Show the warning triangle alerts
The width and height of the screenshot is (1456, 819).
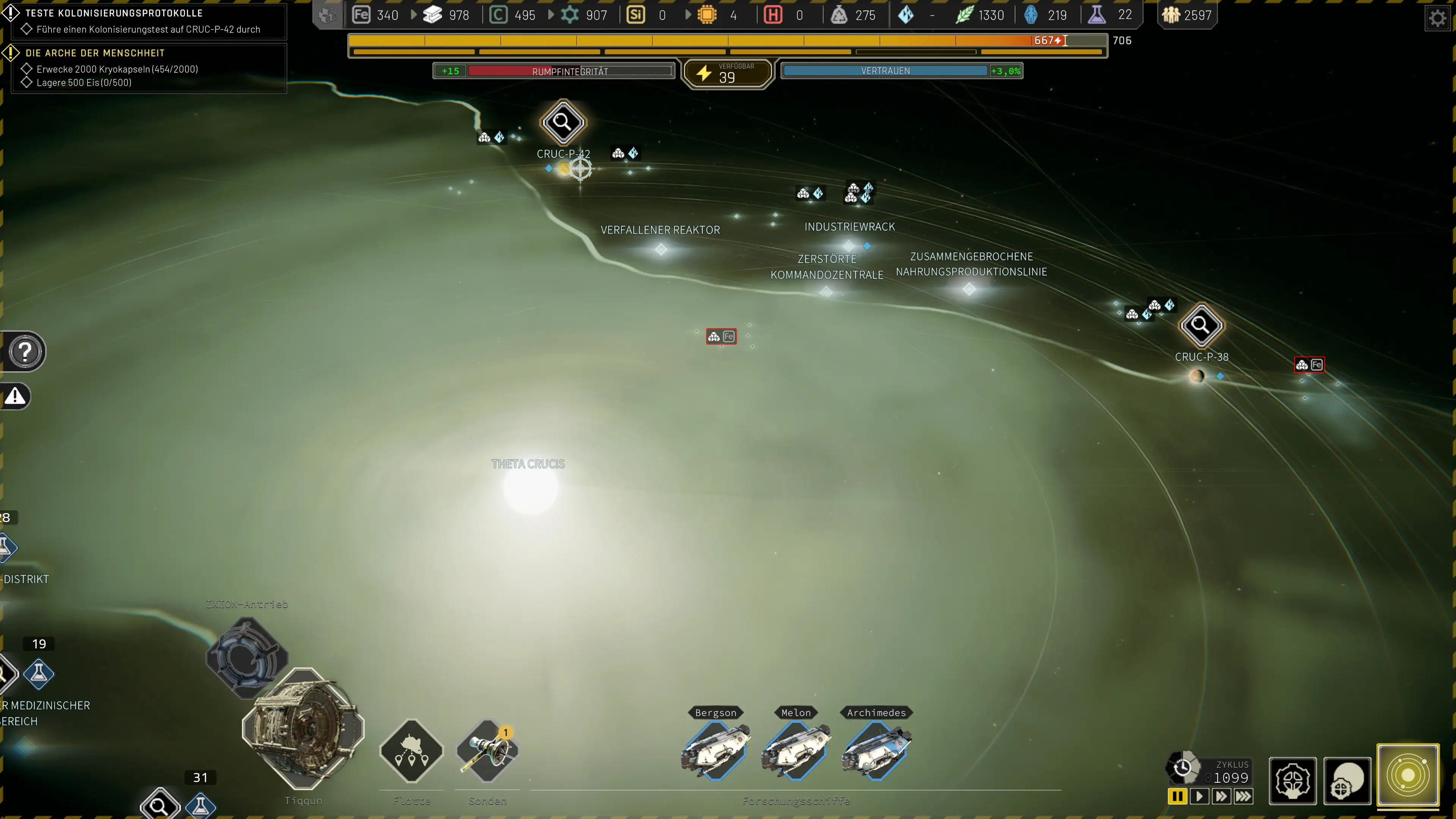15,396
